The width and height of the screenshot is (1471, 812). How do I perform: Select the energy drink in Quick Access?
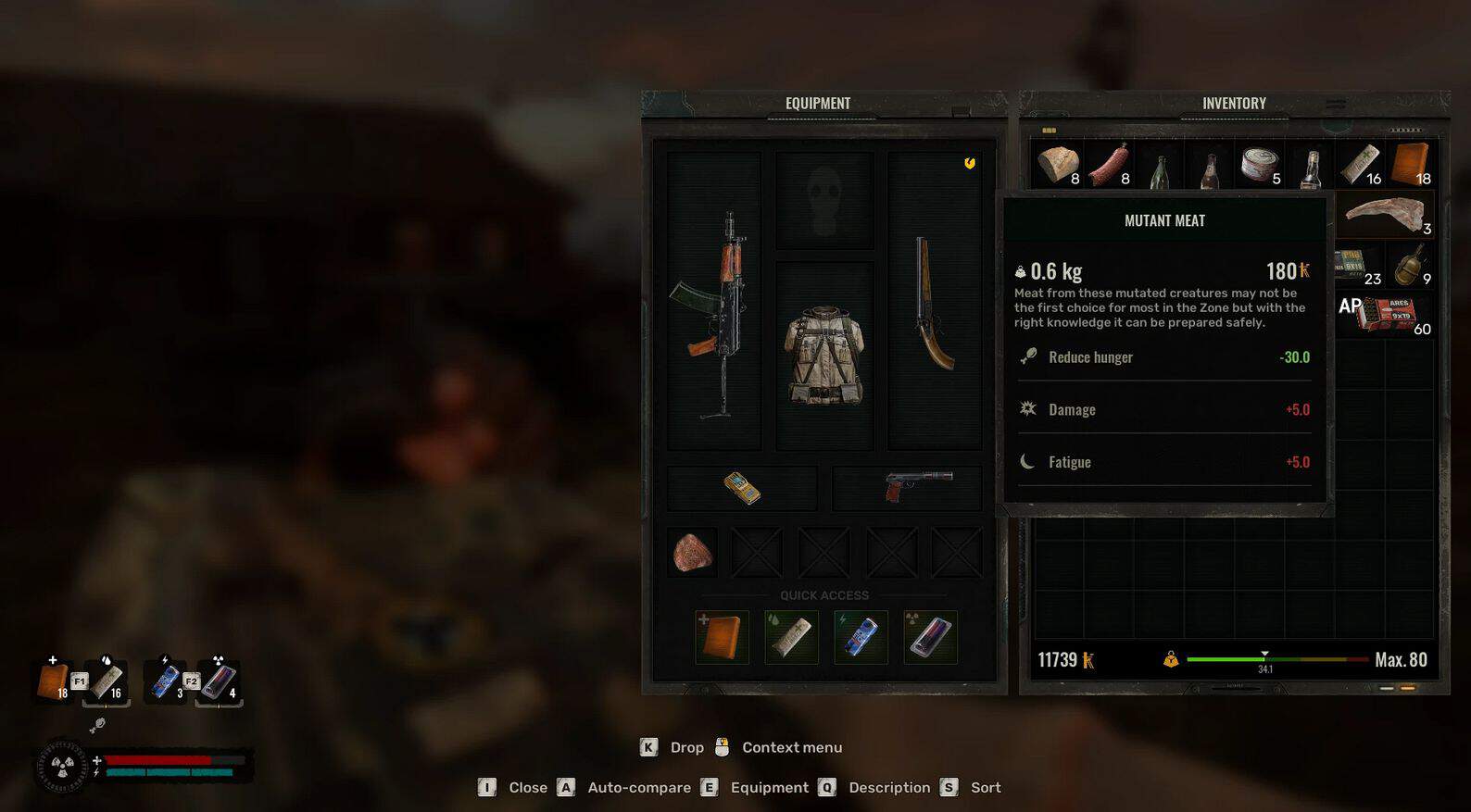(x=861, y=637)
